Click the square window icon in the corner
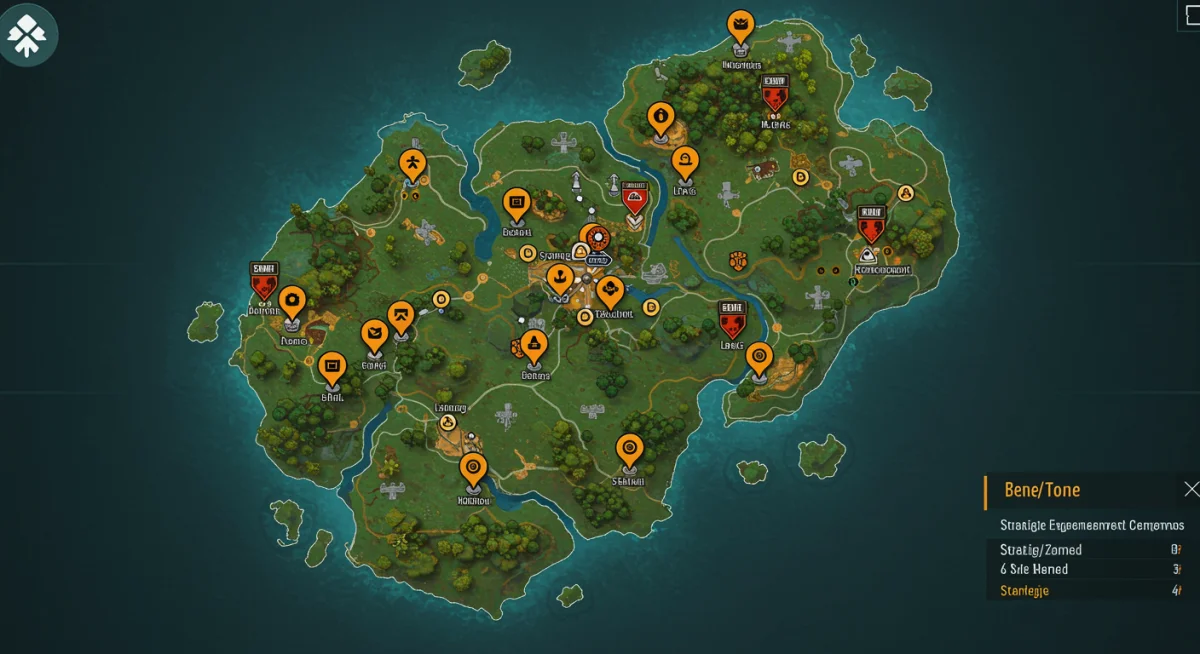 1189,17
